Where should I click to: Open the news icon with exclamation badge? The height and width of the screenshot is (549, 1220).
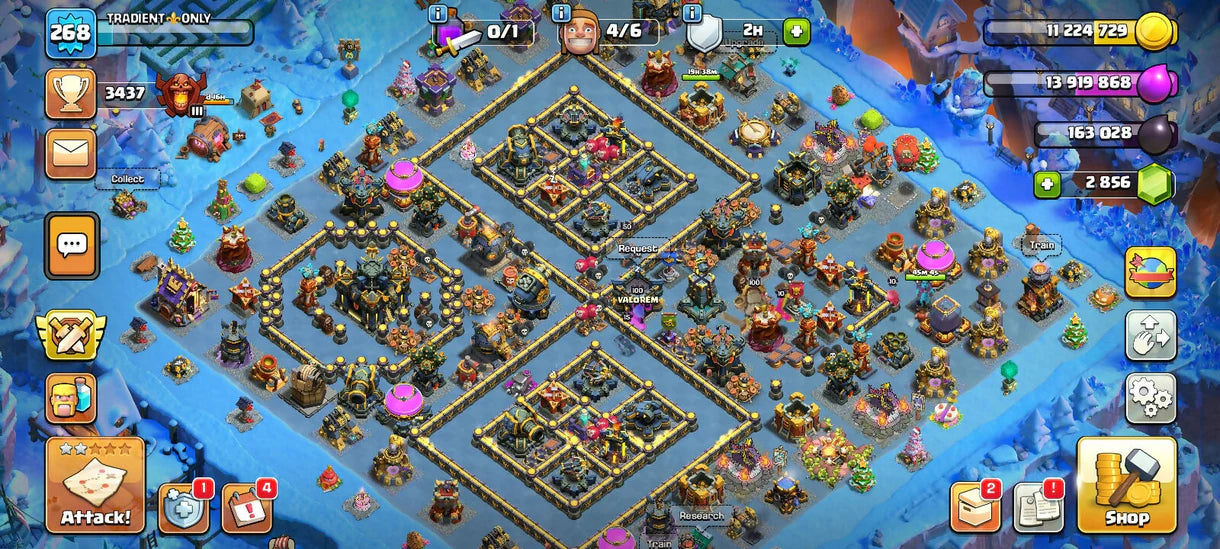(1038, 509)
